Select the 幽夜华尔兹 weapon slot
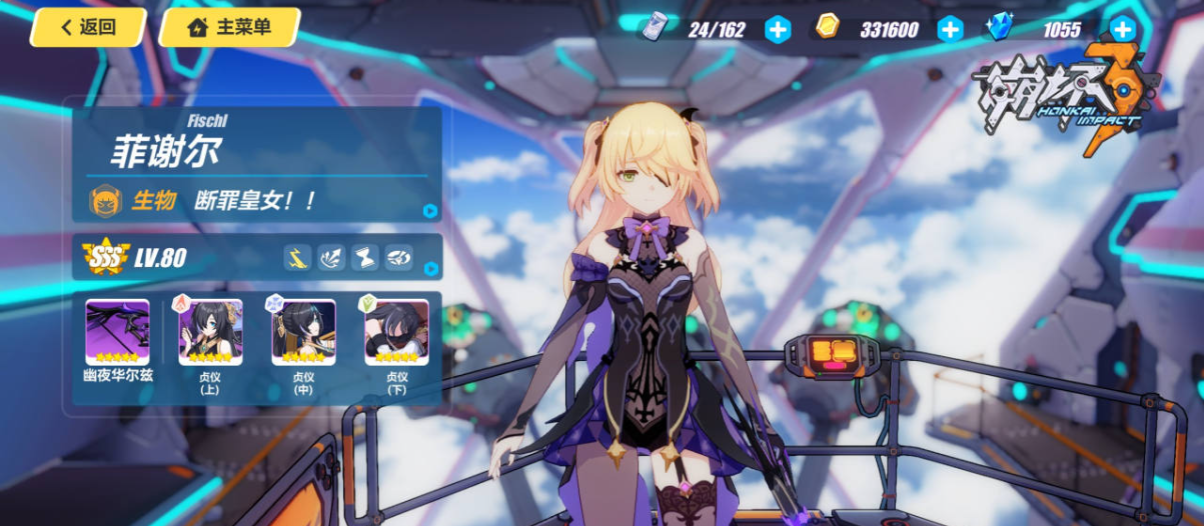This screenshot has width=1204, height=526. 117,332
